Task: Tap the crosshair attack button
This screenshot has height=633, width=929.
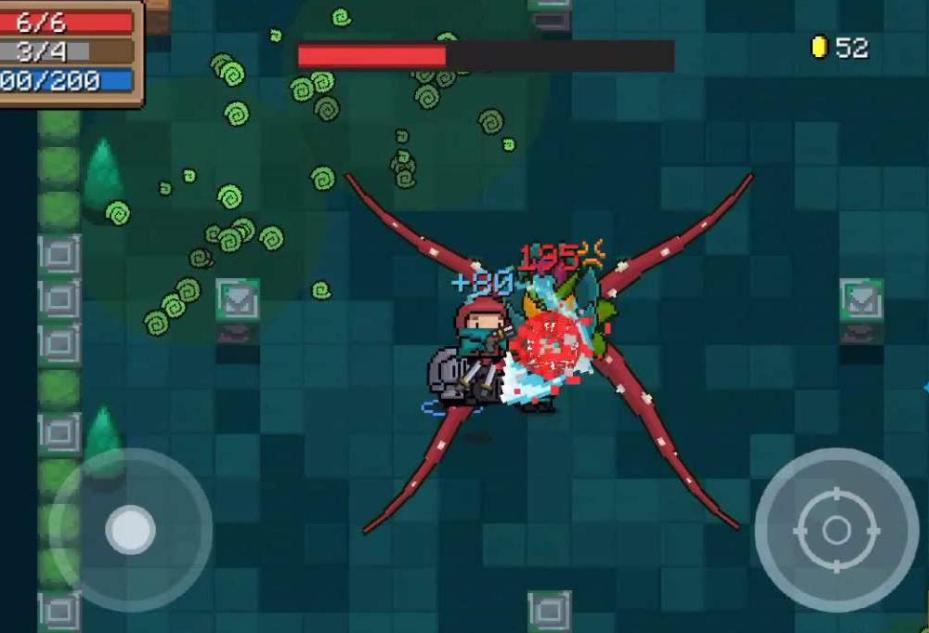Action: click(x=836, y=530)
